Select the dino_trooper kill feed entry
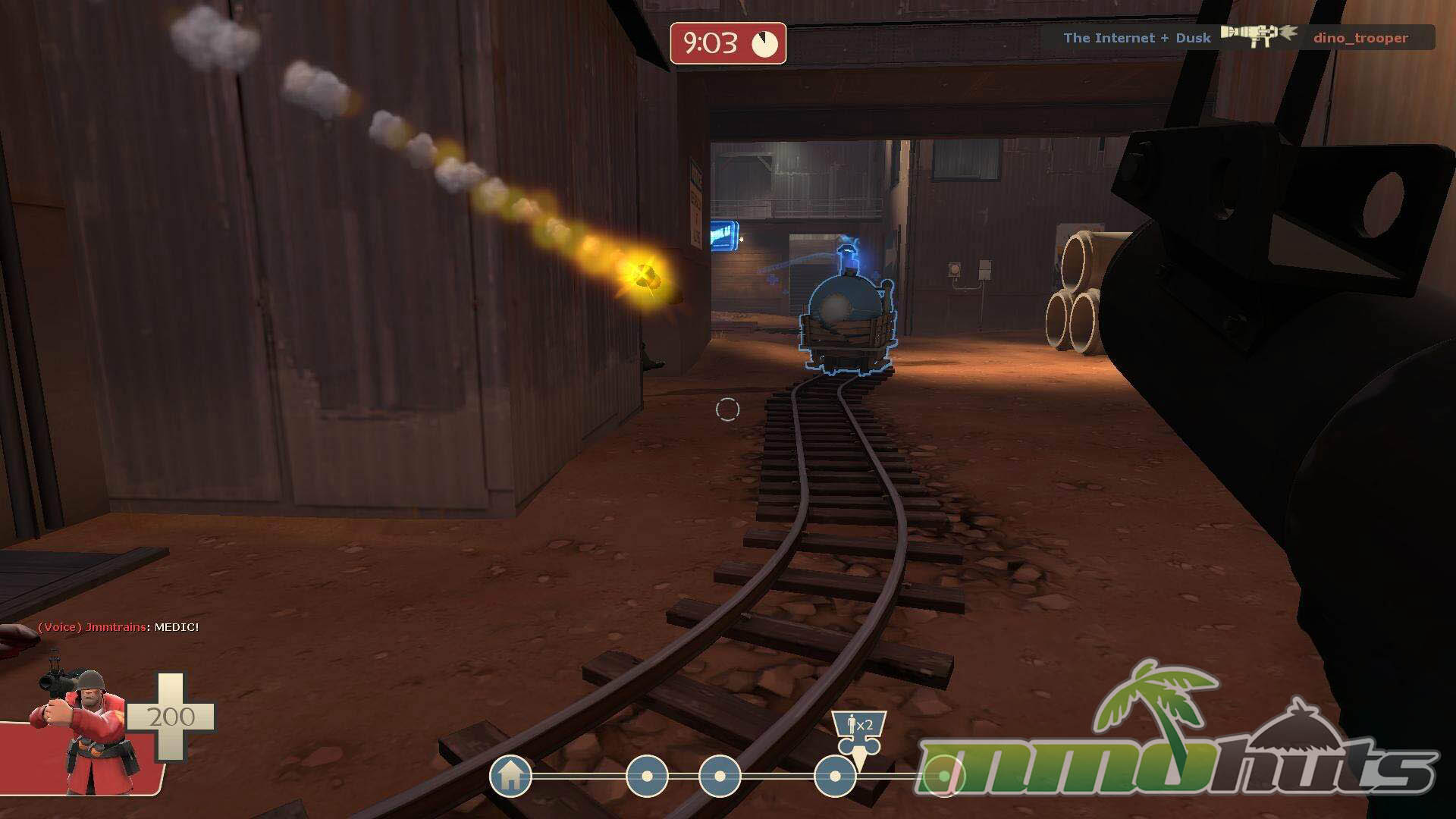The width and height of the screenshot is (1456, 819). tap(1360, 38)
